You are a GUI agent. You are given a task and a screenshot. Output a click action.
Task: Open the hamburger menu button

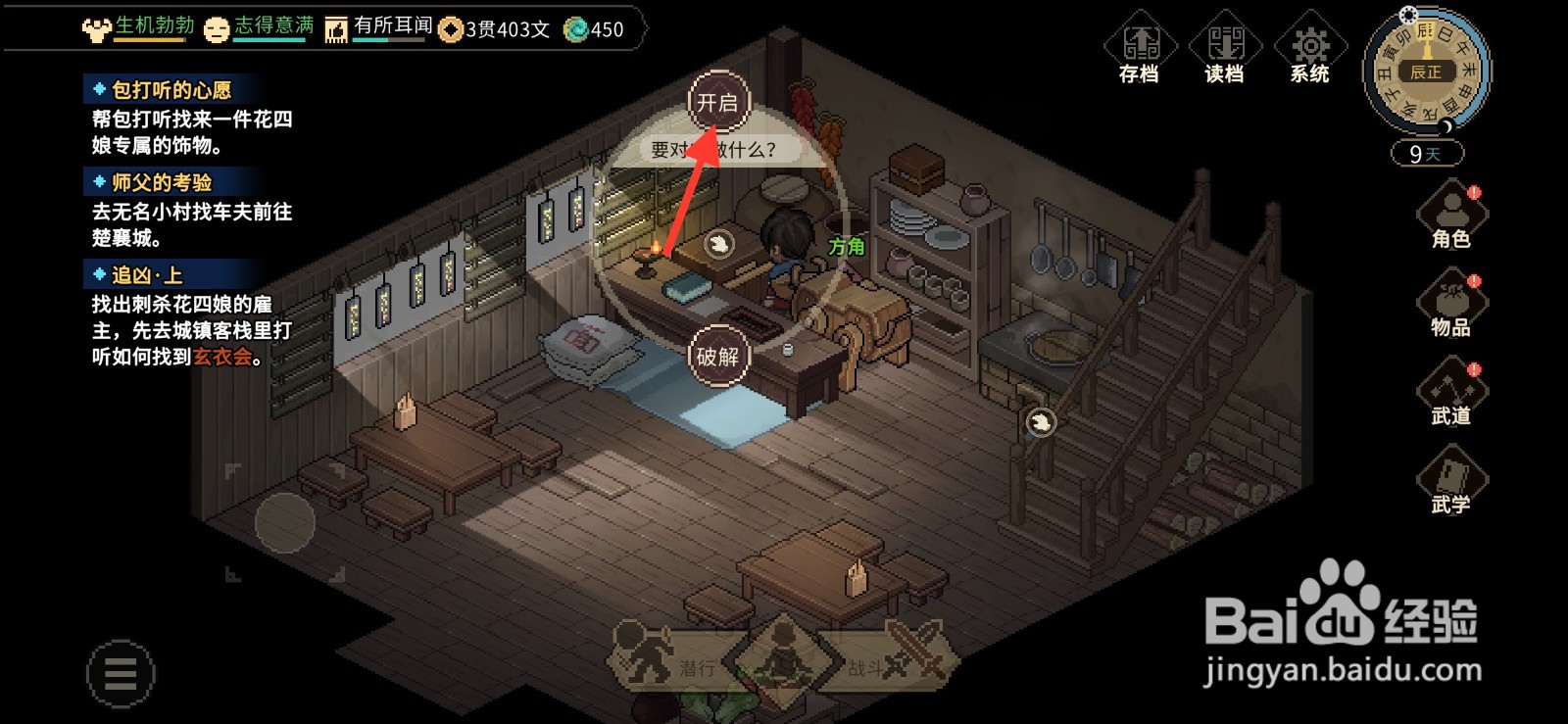pos(121,674)
